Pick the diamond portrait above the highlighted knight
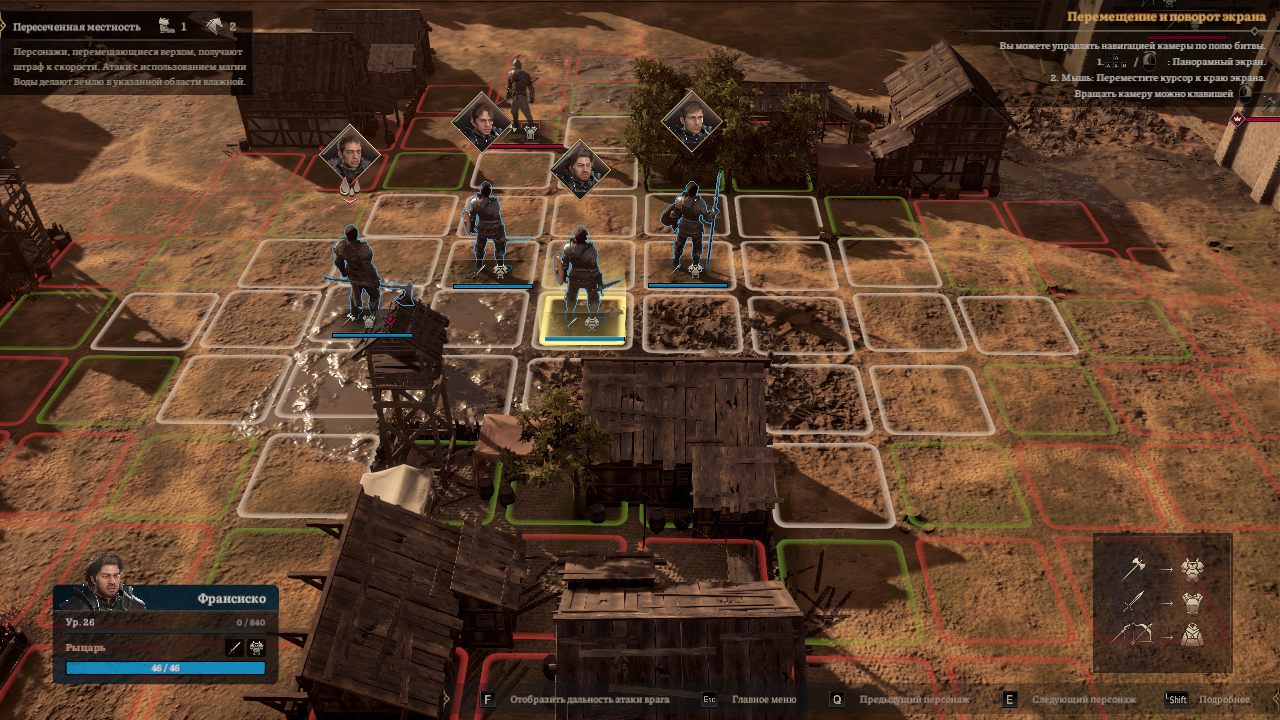 click(x=580, y=169)
